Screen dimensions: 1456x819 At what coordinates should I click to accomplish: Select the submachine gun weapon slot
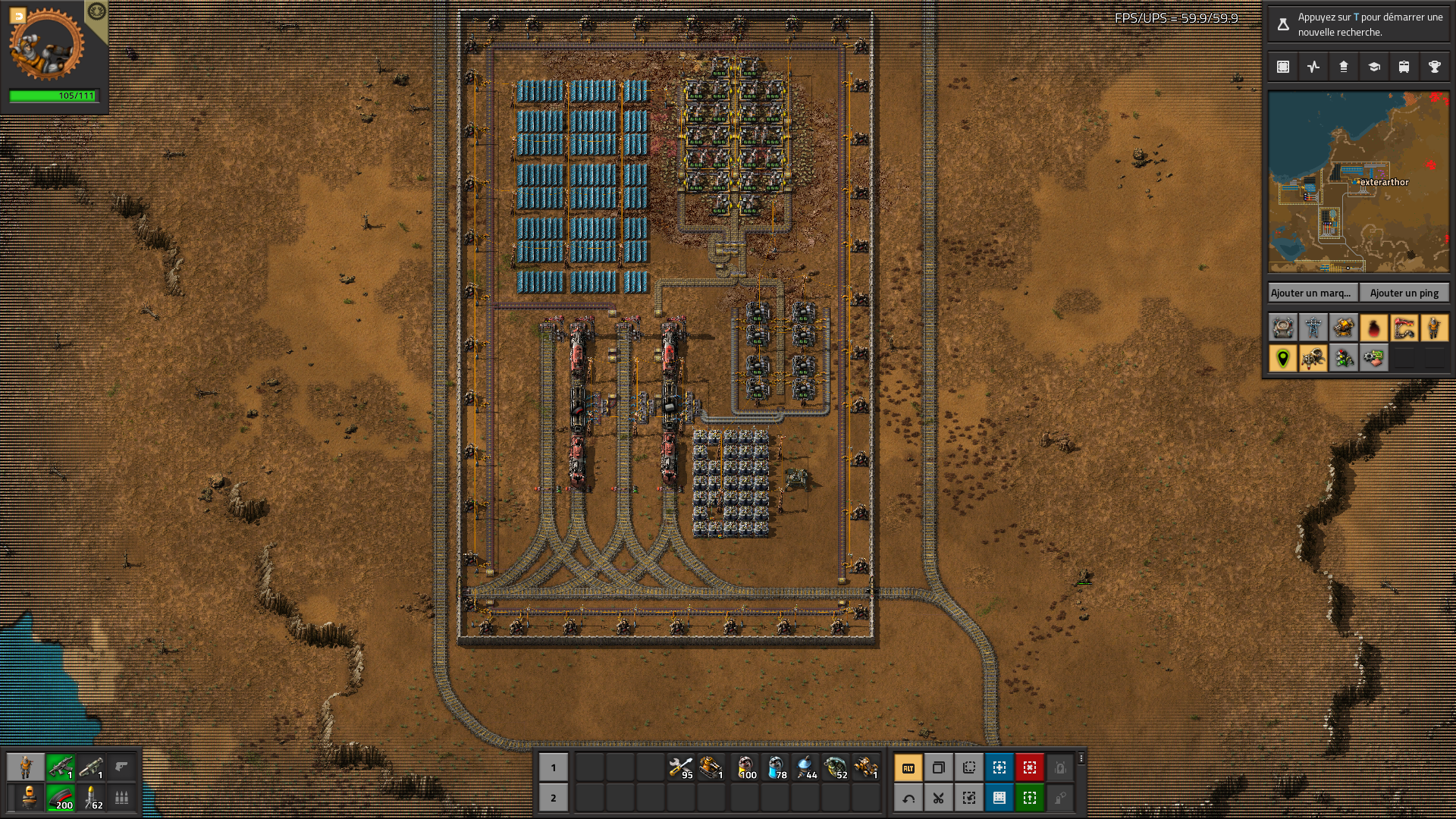(x=61, y=767)
